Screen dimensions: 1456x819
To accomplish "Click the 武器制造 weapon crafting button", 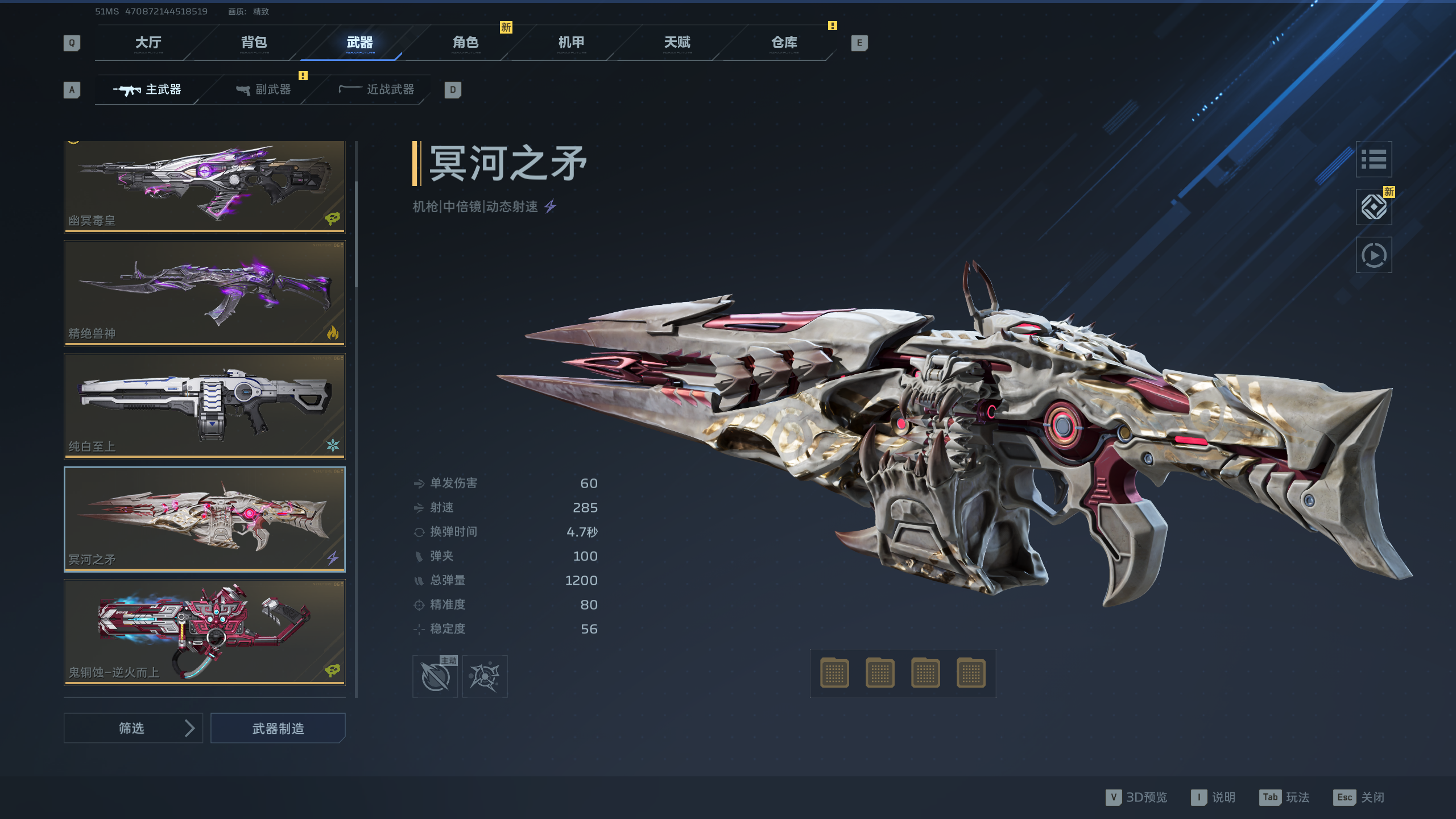I will click(x=278, y=728).
